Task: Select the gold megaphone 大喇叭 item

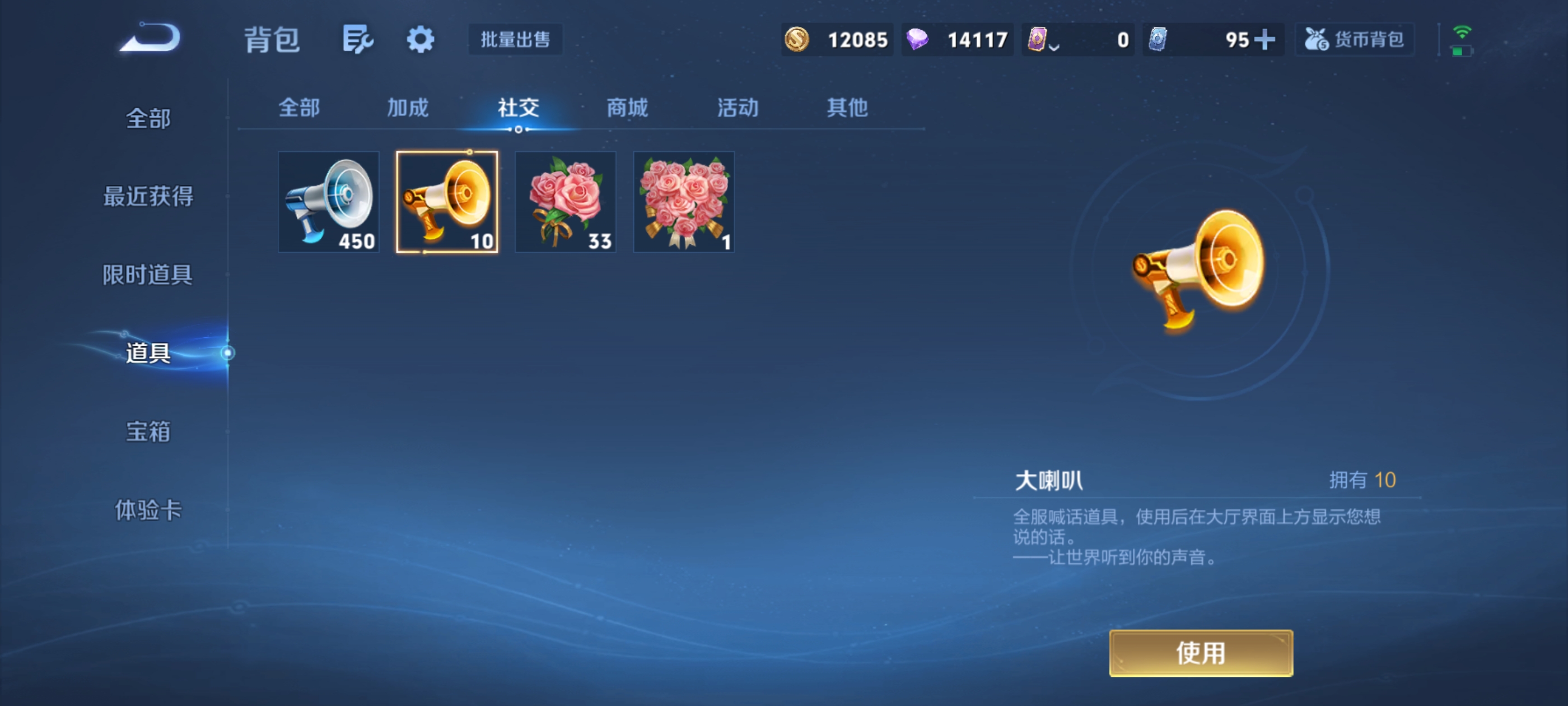Action: pos(447,202)
